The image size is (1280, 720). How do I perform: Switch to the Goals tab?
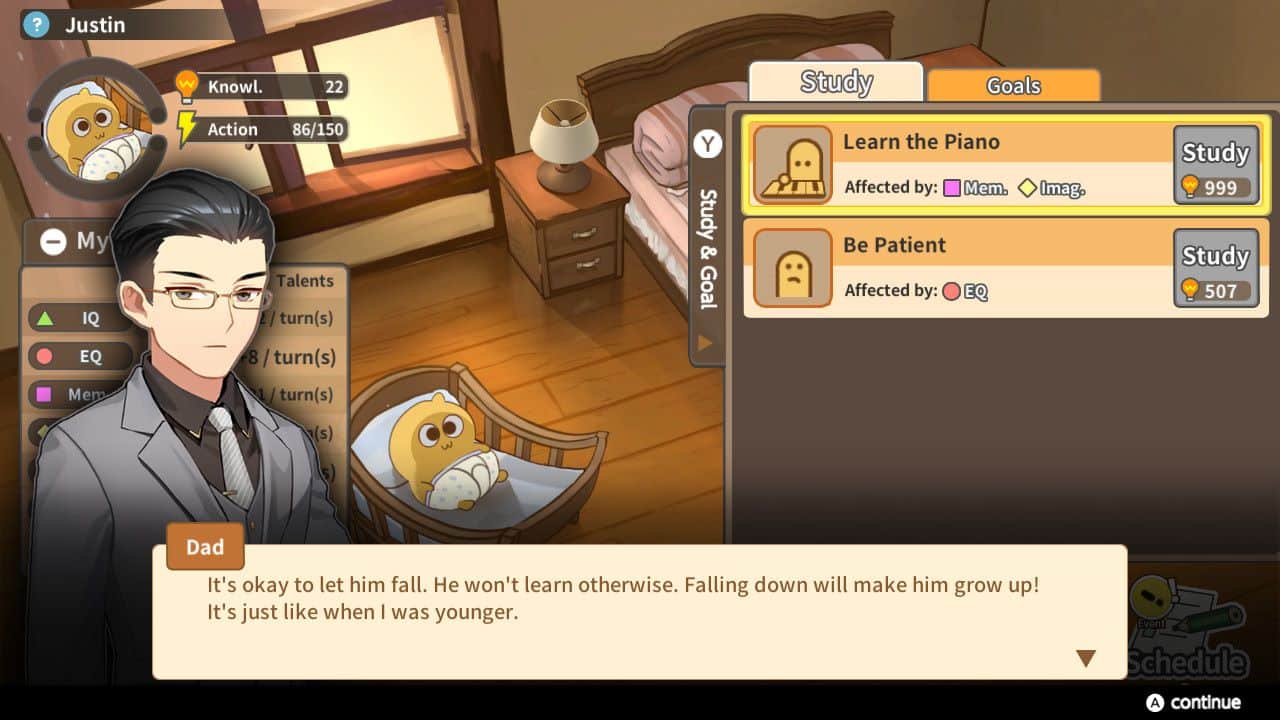1013,86
